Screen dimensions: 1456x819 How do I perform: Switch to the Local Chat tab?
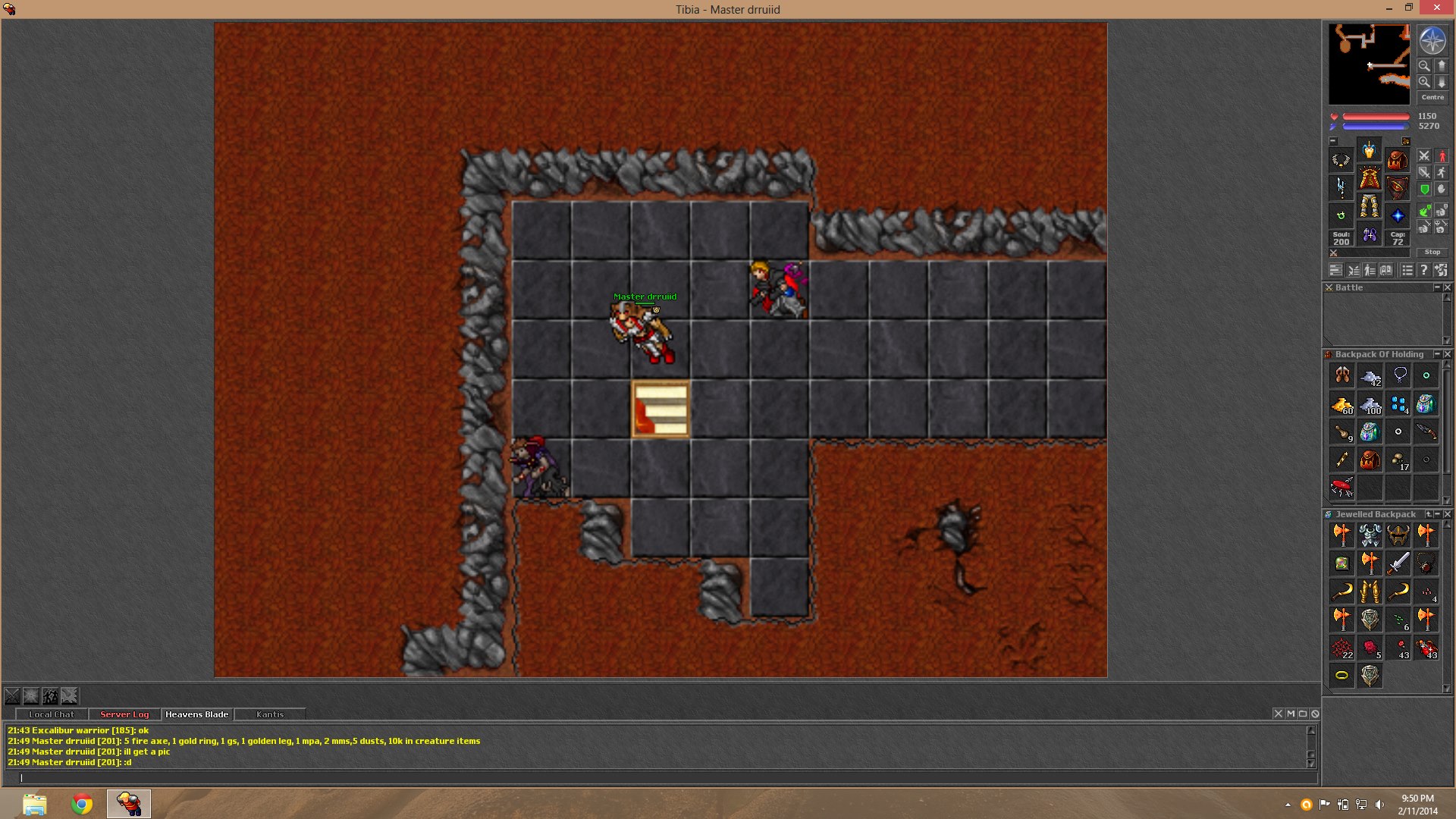tap(52, 714)
